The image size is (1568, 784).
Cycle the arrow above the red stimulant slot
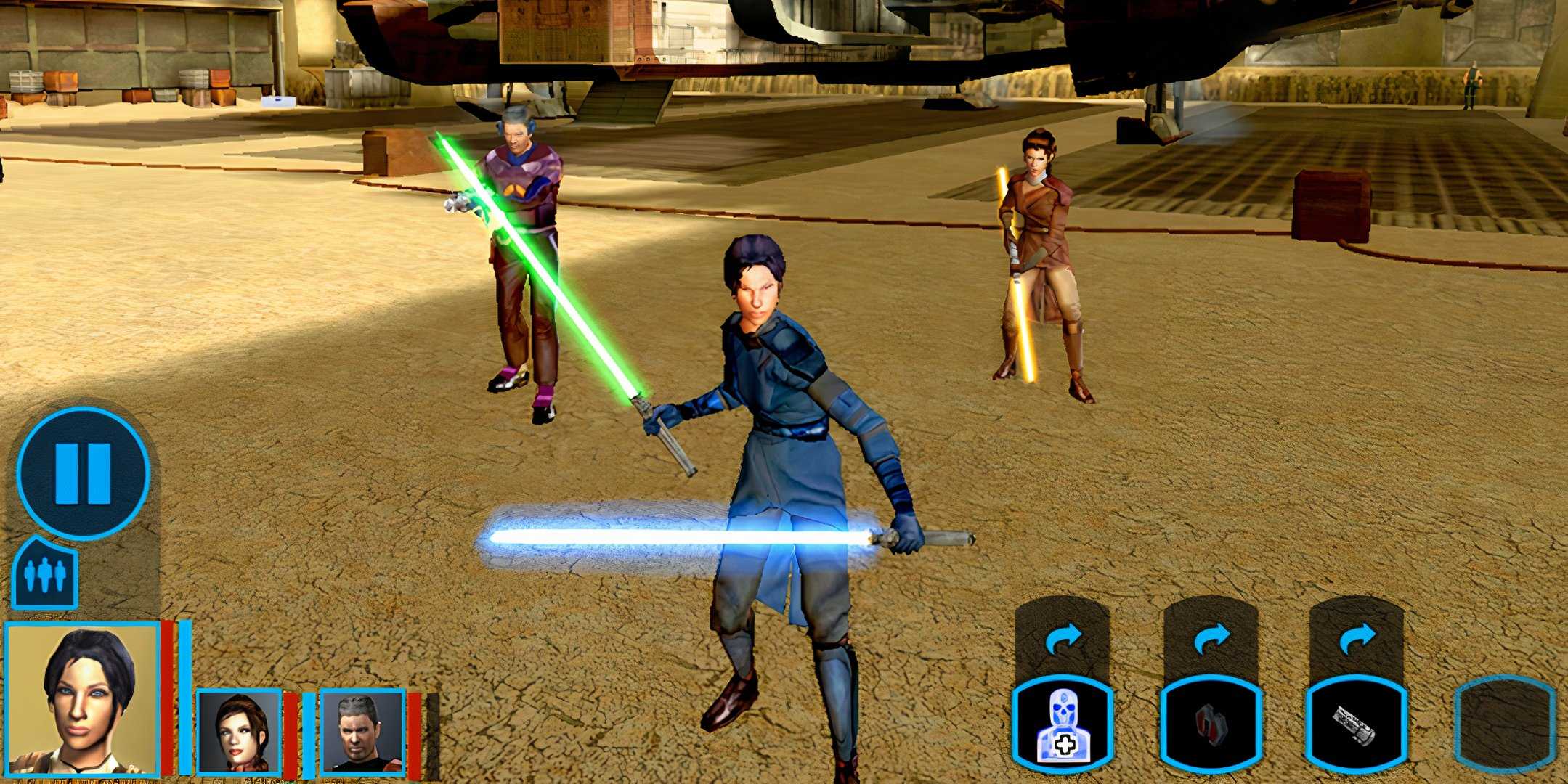[x=1211, y=640]
